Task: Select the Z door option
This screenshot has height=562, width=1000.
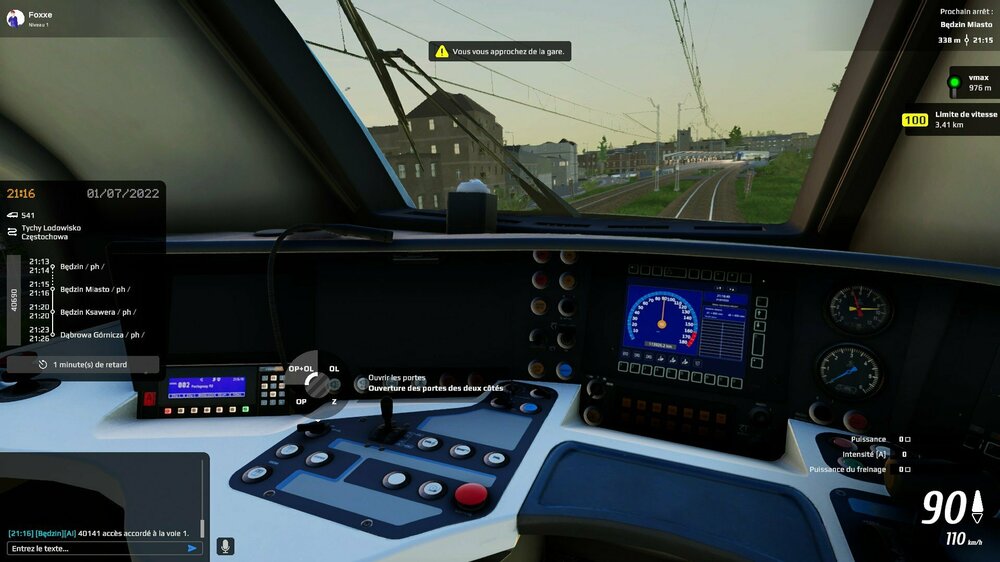Action: pyautogui.click(x=334, y=401)
